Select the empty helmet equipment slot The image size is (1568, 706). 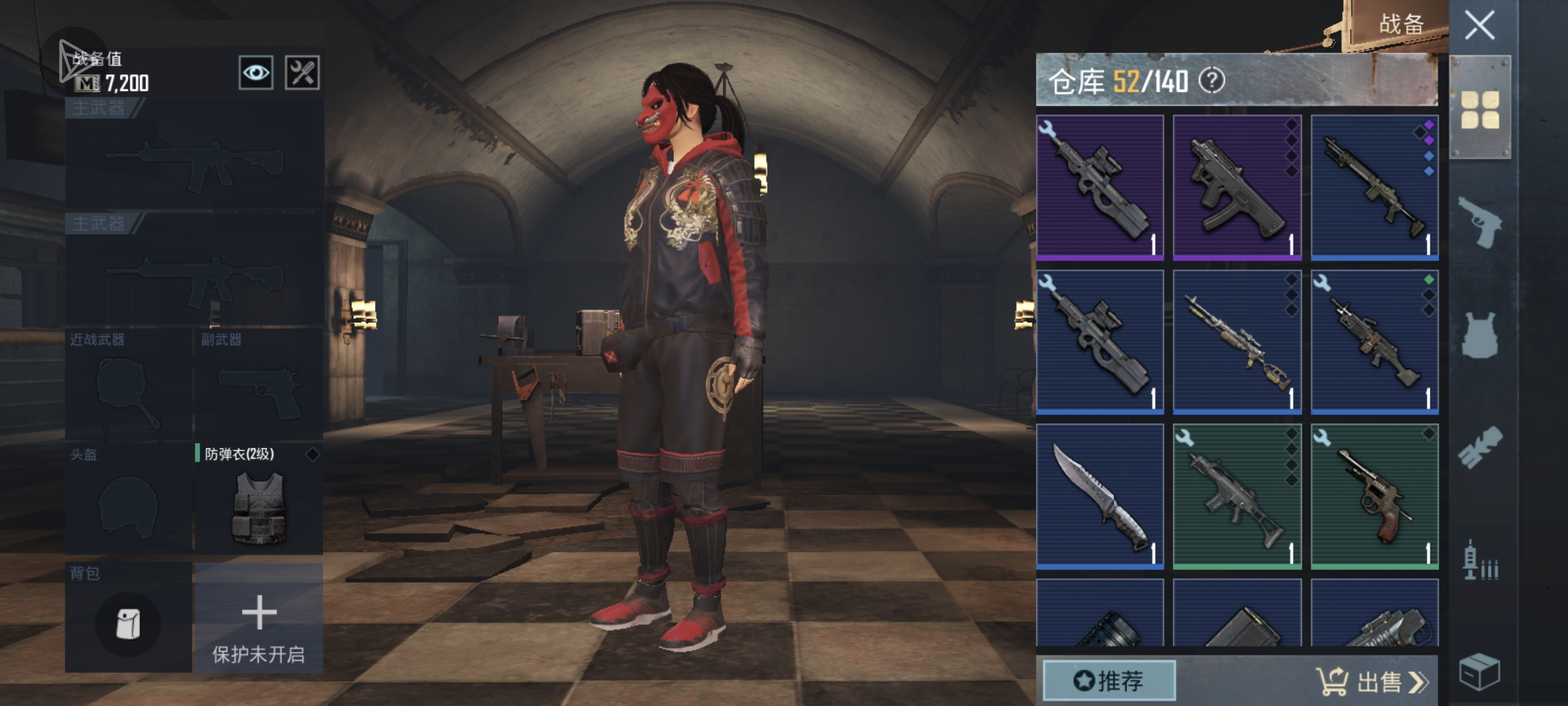(128, 499)
